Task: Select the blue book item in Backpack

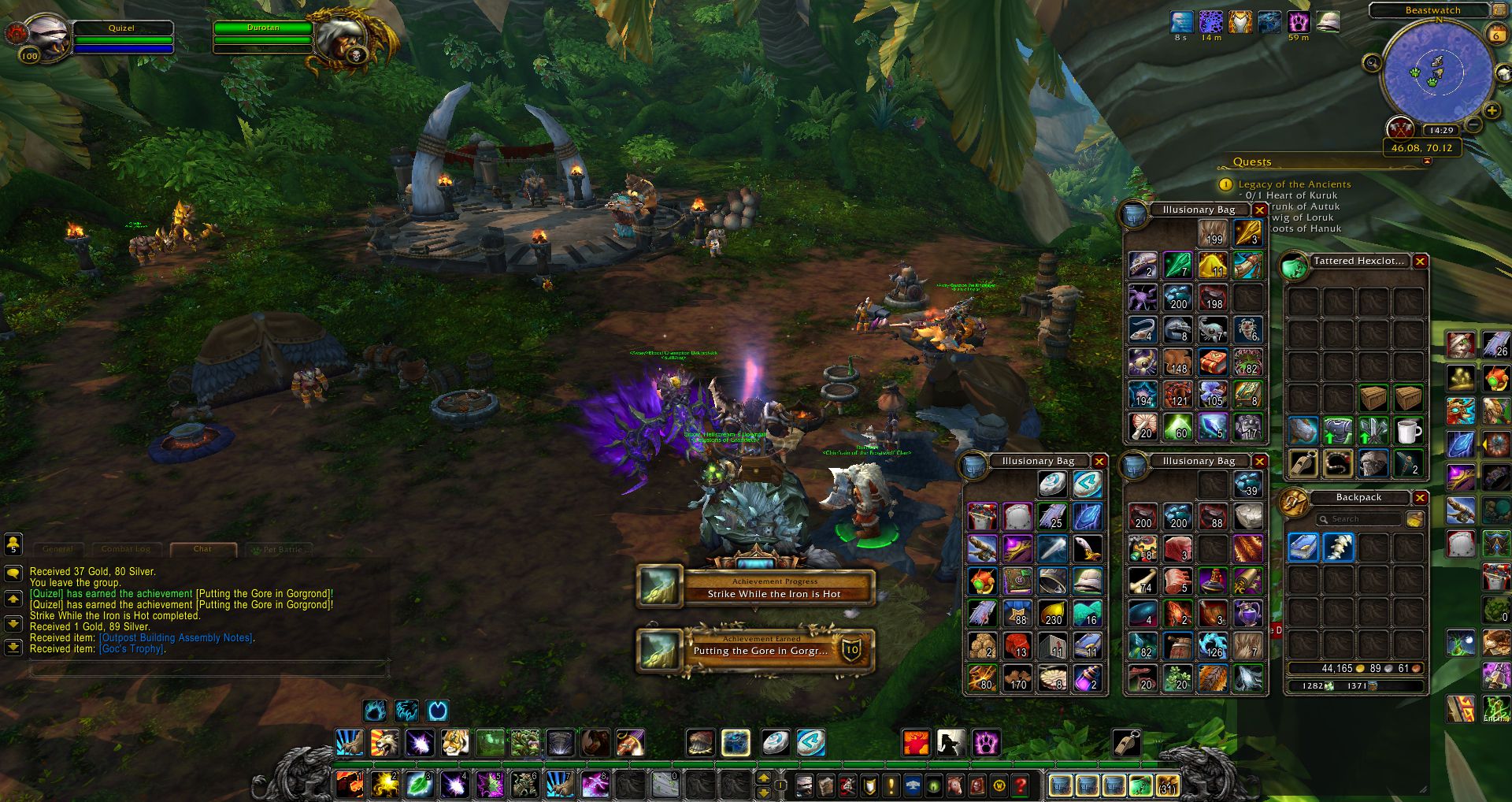Action: coord(1303,548)
